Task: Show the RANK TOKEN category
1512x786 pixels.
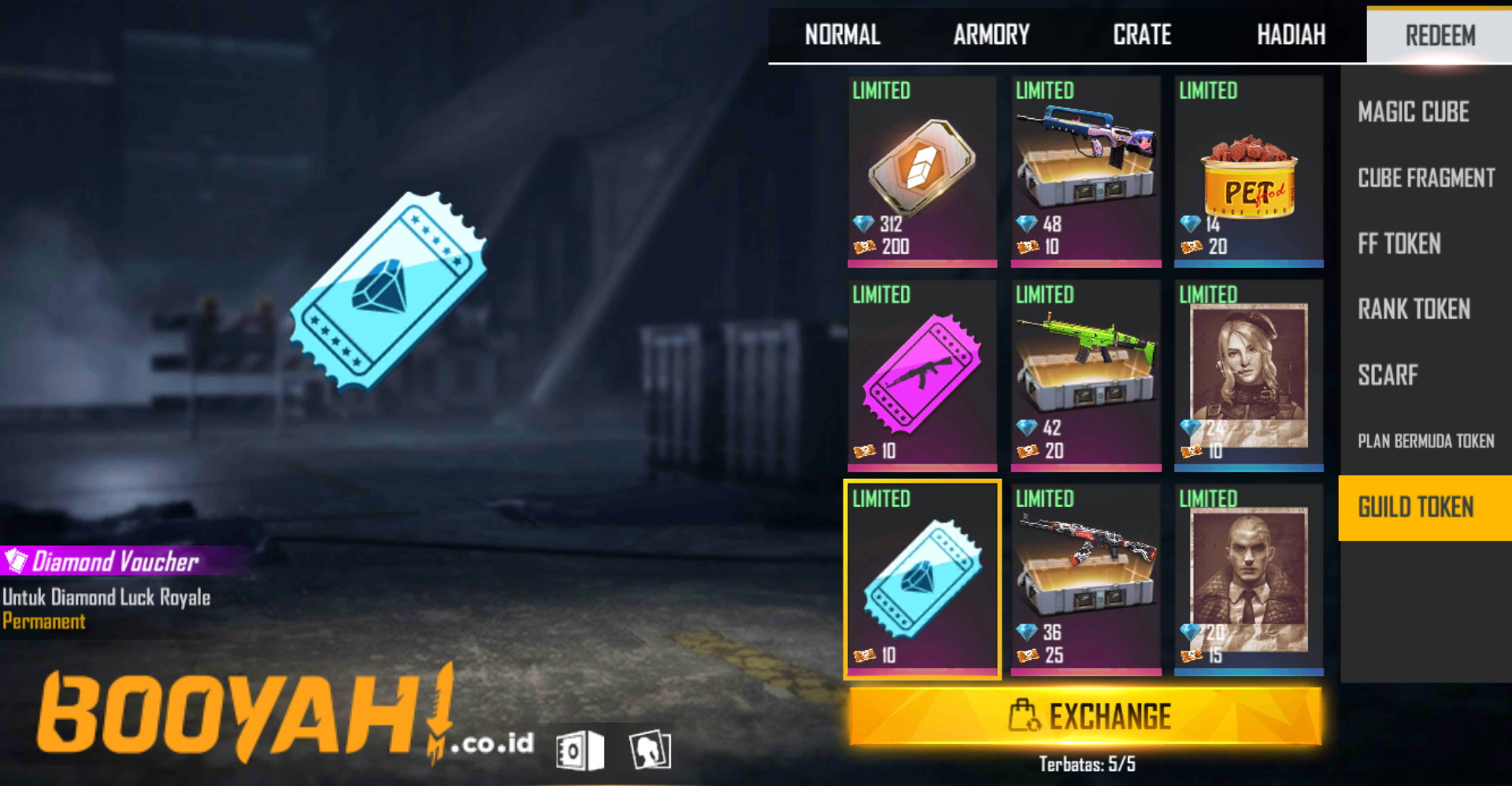Action: tap(1414, 310)
